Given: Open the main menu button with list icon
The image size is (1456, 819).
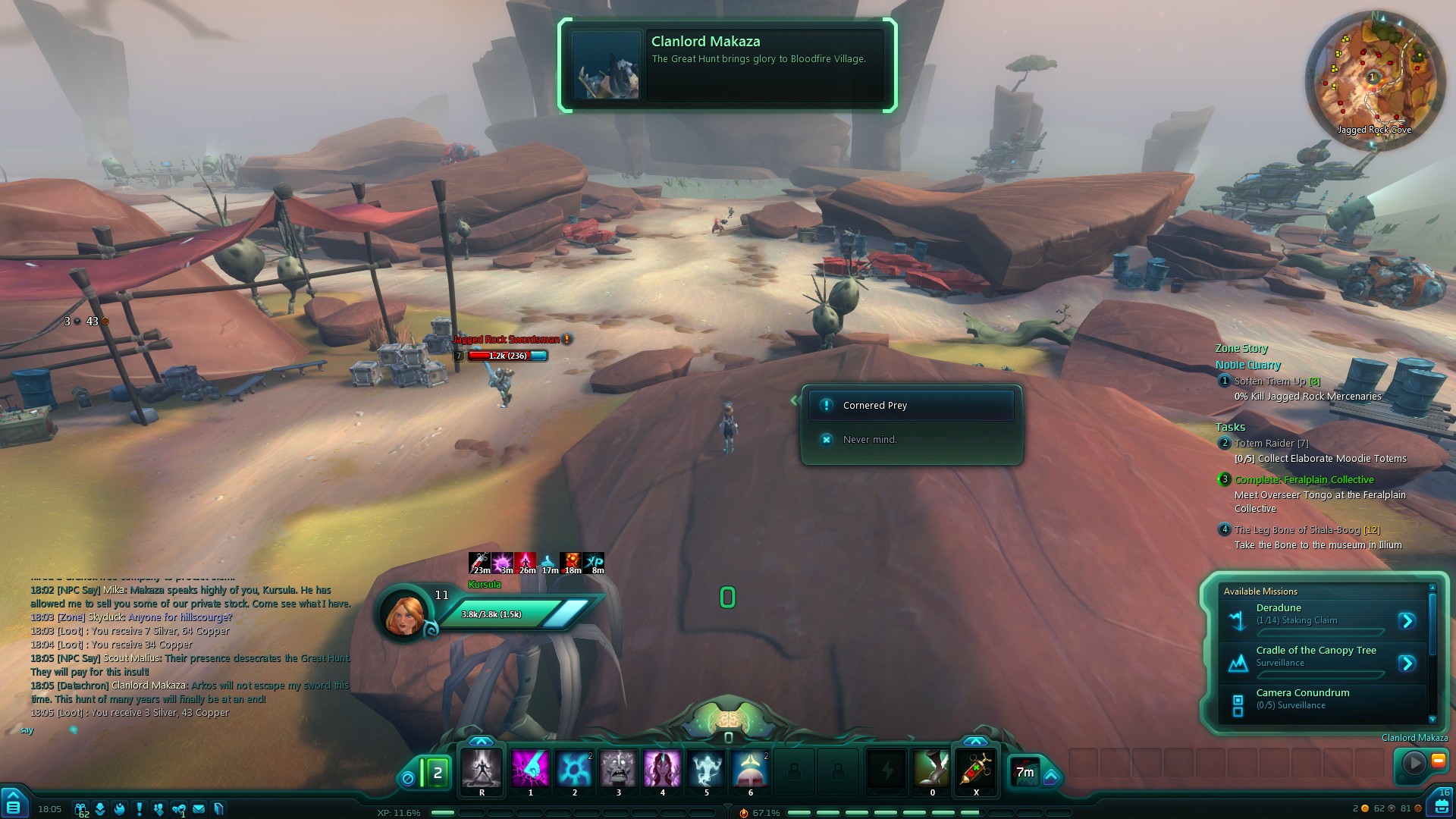Looking at the screenshot, I should coord(13,805).
